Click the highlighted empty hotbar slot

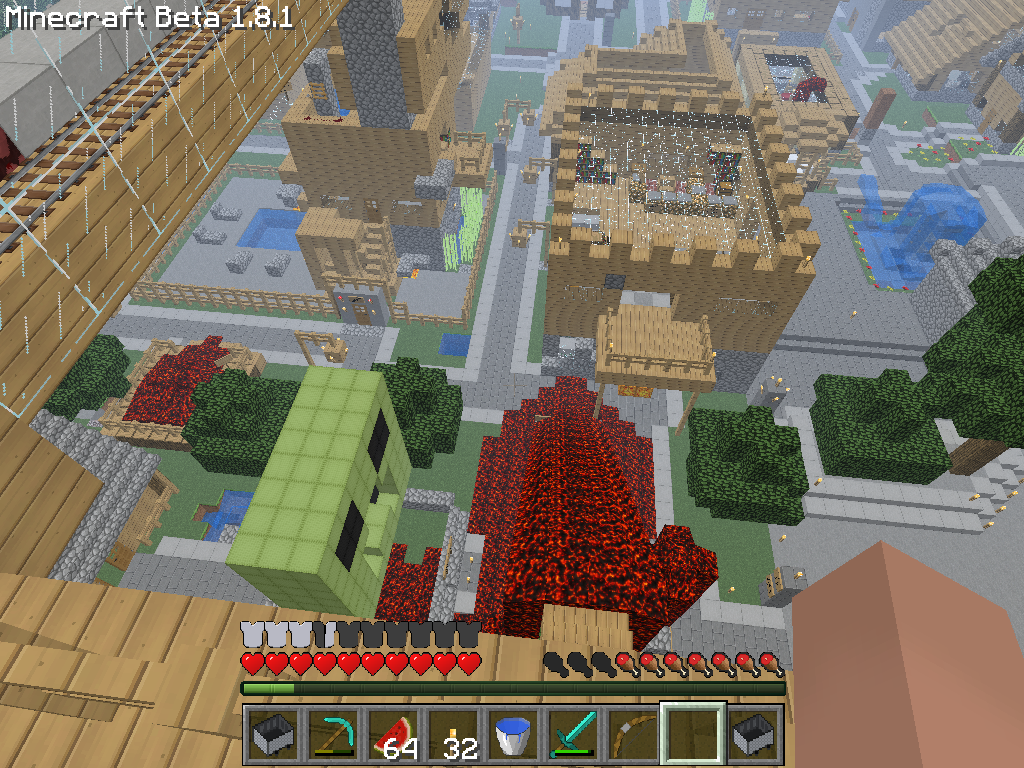[693, 735]
